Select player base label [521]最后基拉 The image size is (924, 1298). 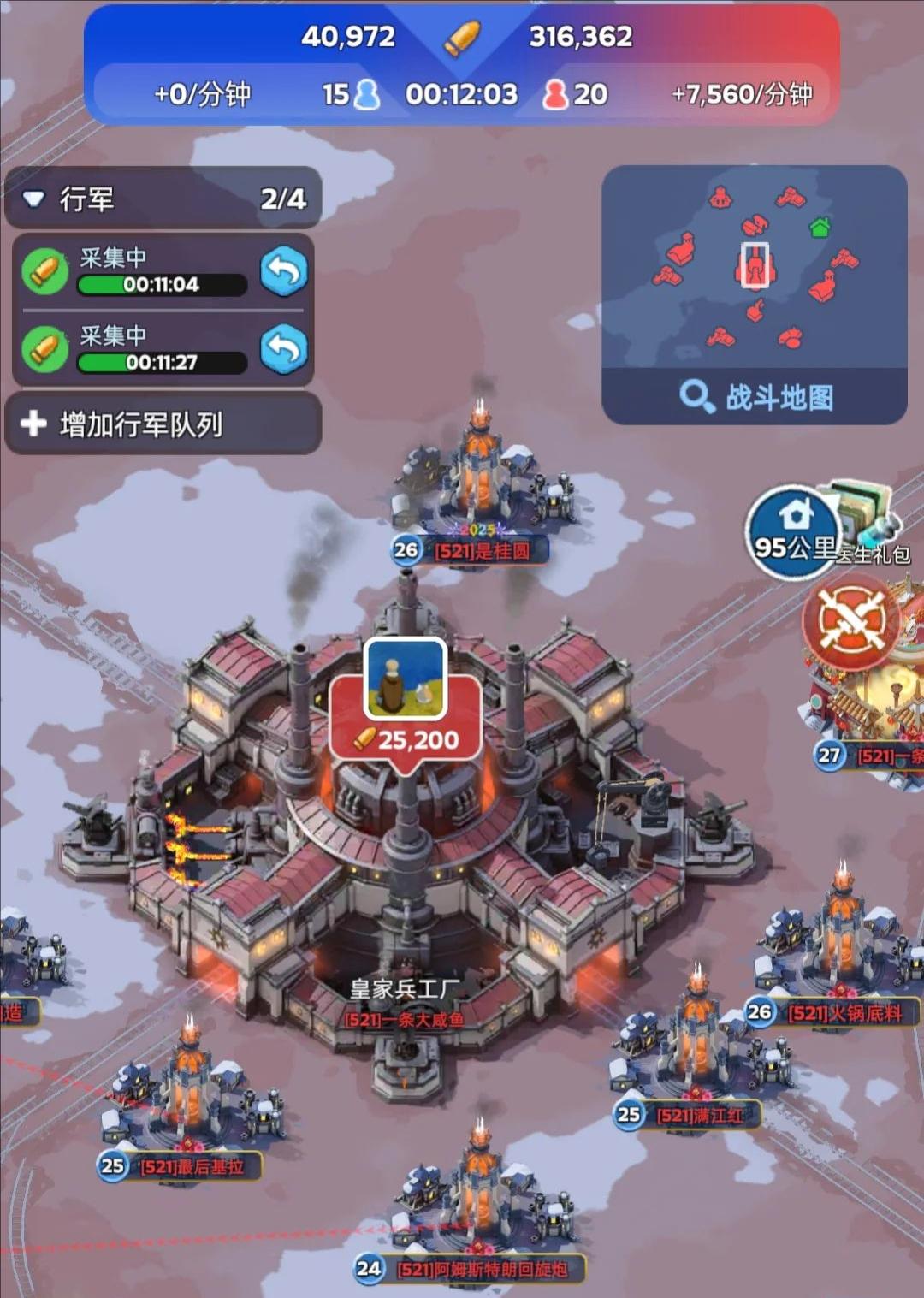pyautogui.click(x=192, y=1166)
